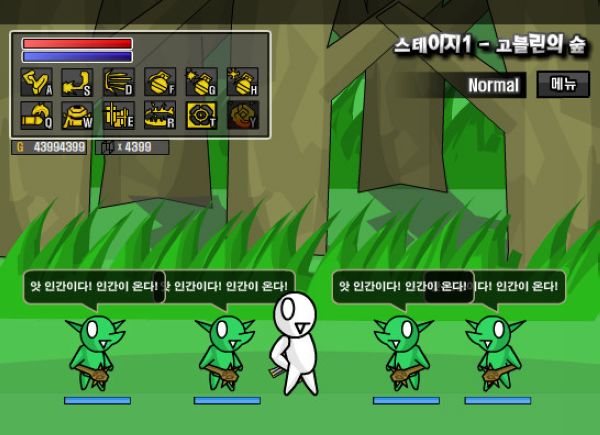Viewport: 600px width, 435px height.
Task: Activate the skill icon labeled A
Action: [x=36, y=82]
